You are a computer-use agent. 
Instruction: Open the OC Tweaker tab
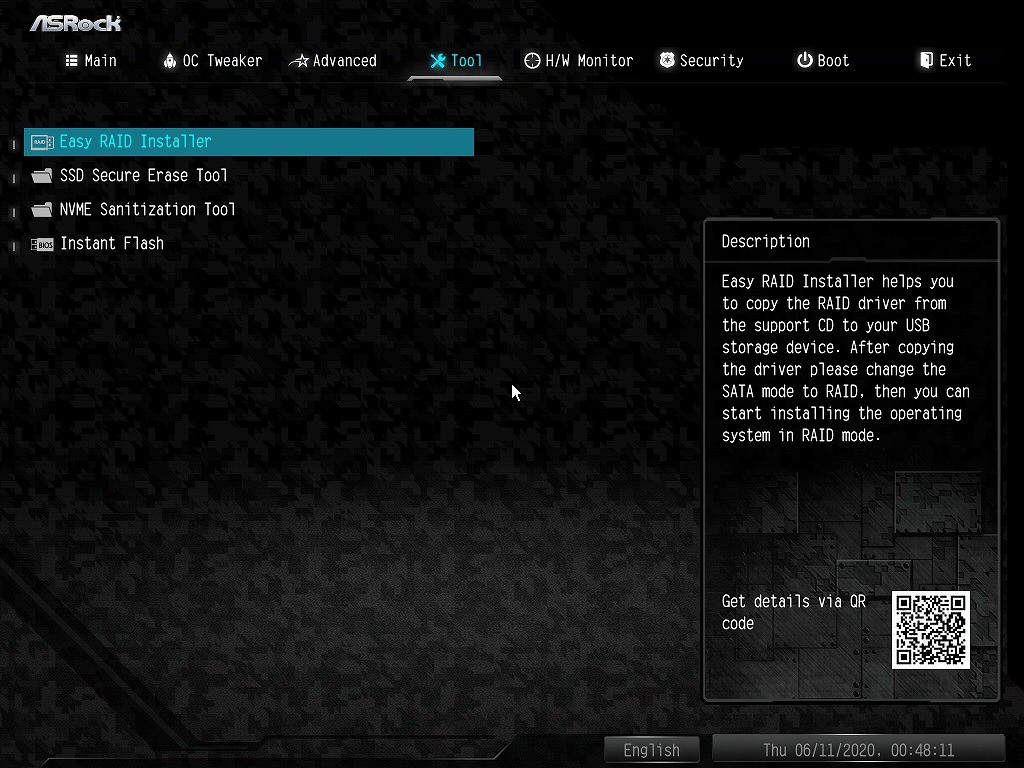212,61
